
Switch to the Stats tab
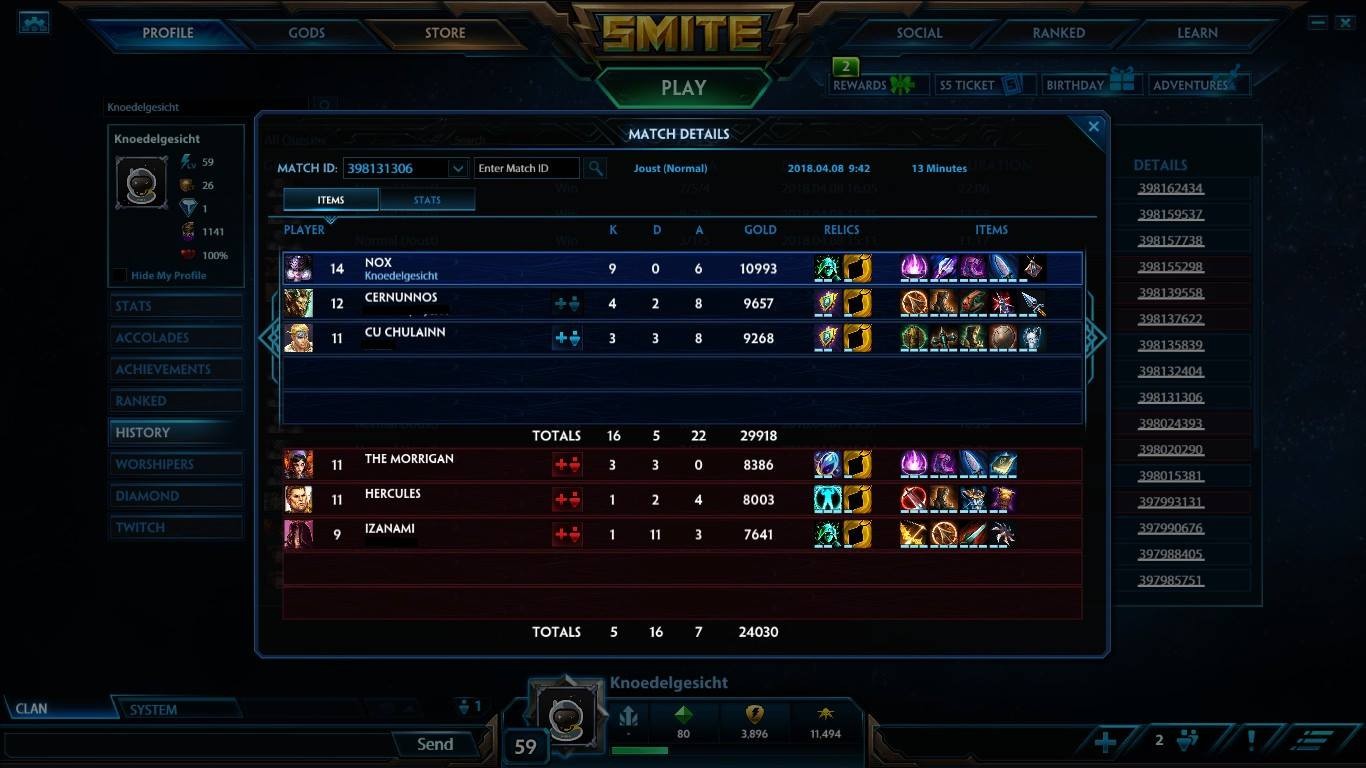click(x=427, y=200)
